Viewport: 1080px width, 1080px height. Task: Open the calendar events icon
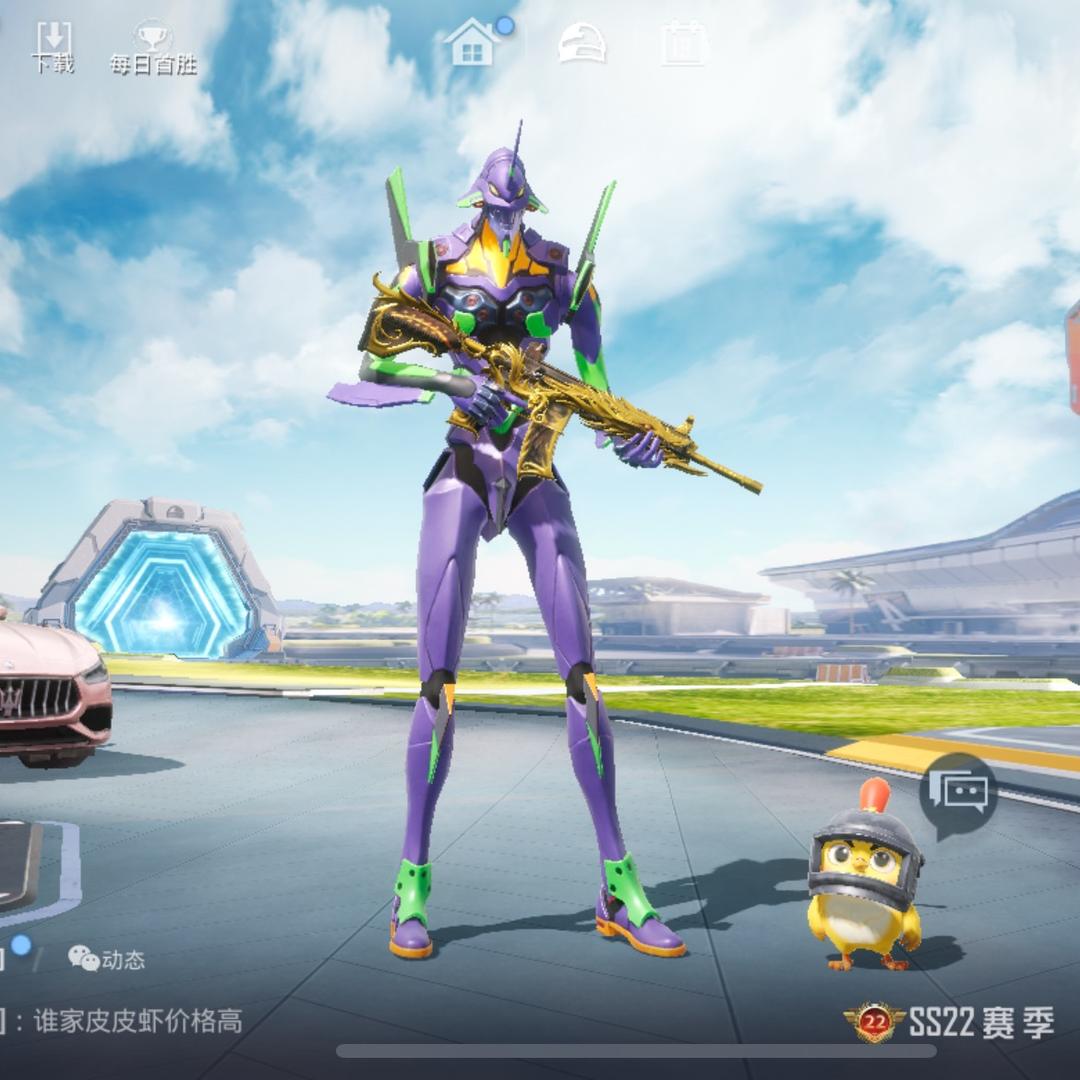point(685,43)
